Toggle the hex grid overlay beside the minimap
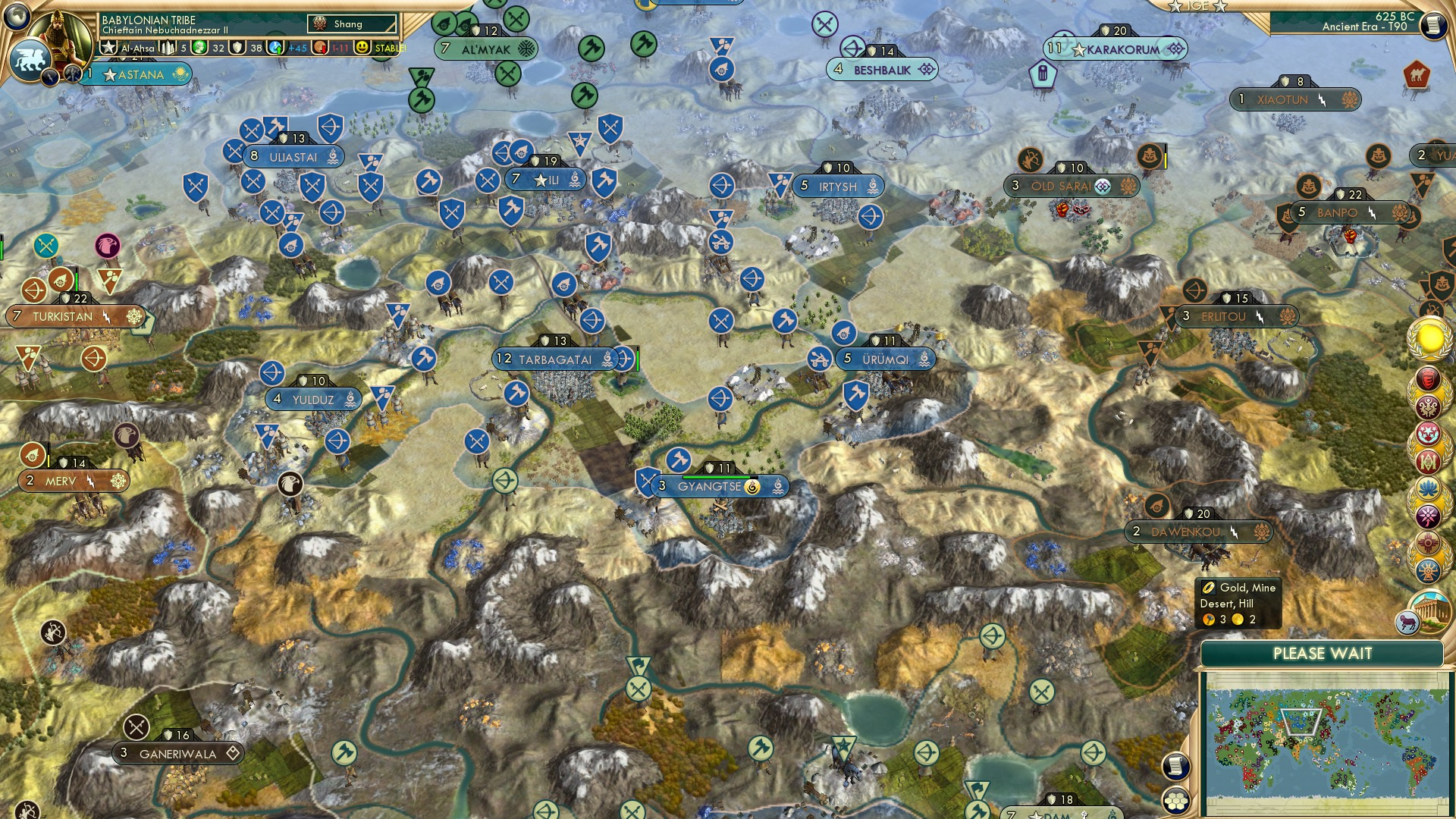 [1177, 801]
